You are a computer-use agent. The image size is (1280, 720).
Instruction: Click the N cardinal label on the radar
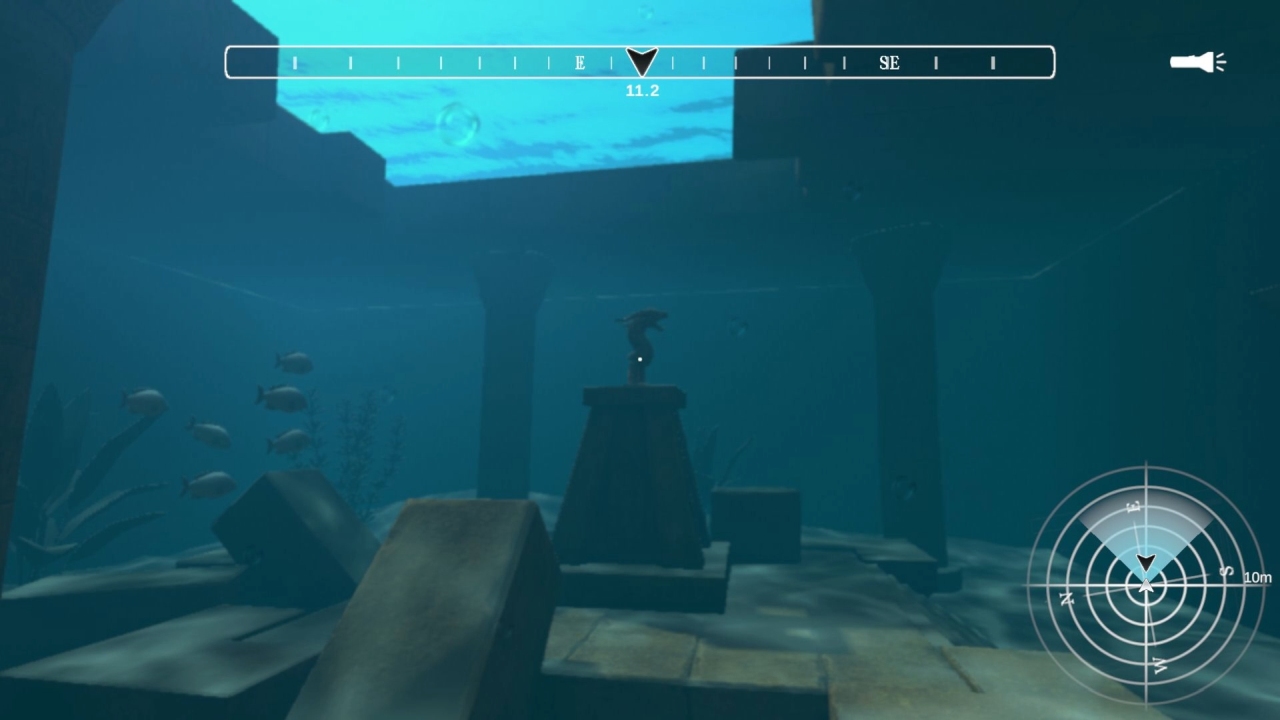(x=1067, y=598)
